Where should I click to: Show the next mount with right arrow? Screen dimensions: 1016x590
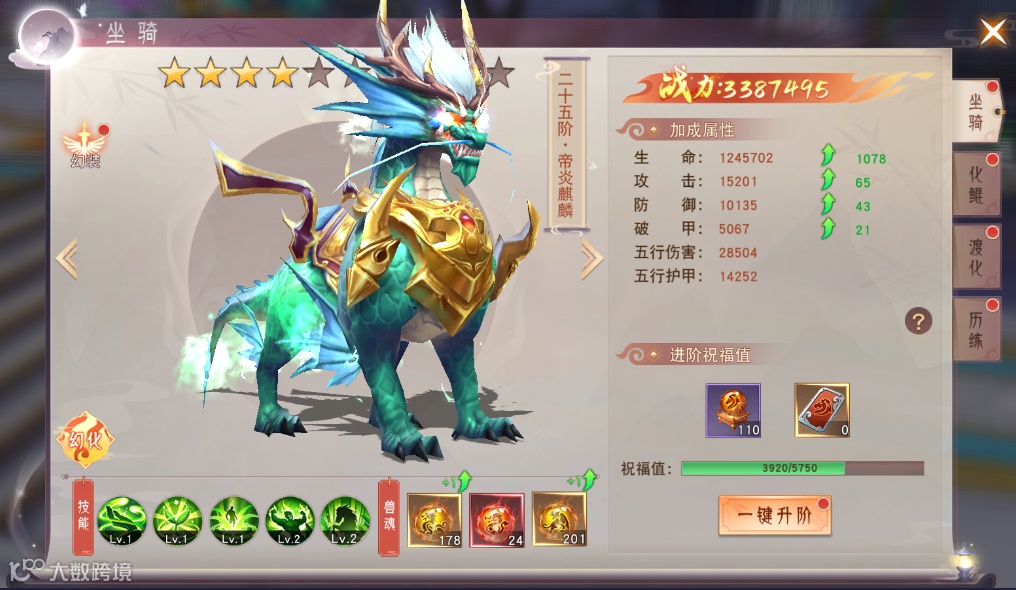click(x=591, y=259)
